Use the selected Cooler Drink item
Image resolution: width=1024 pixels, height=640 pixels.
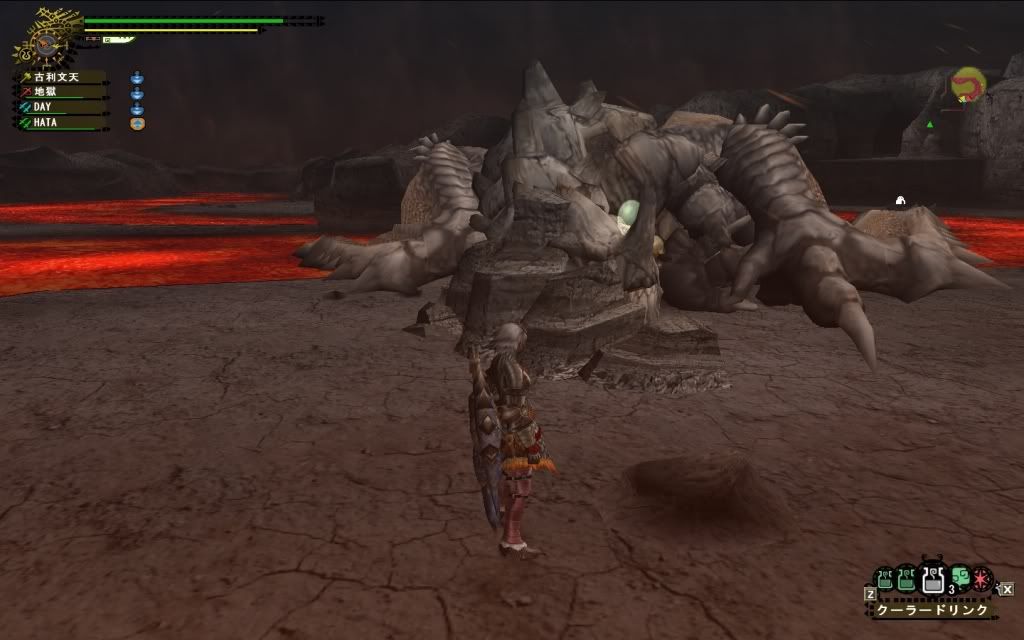click(932, 578)
